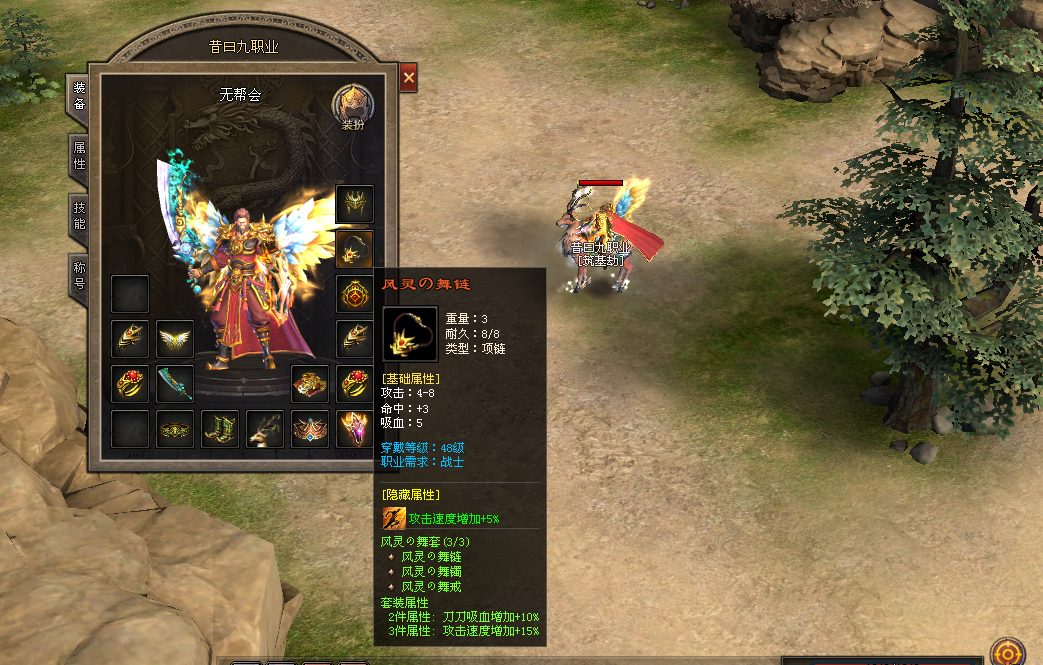Close the character equipment panel

[x=408, y=78]
